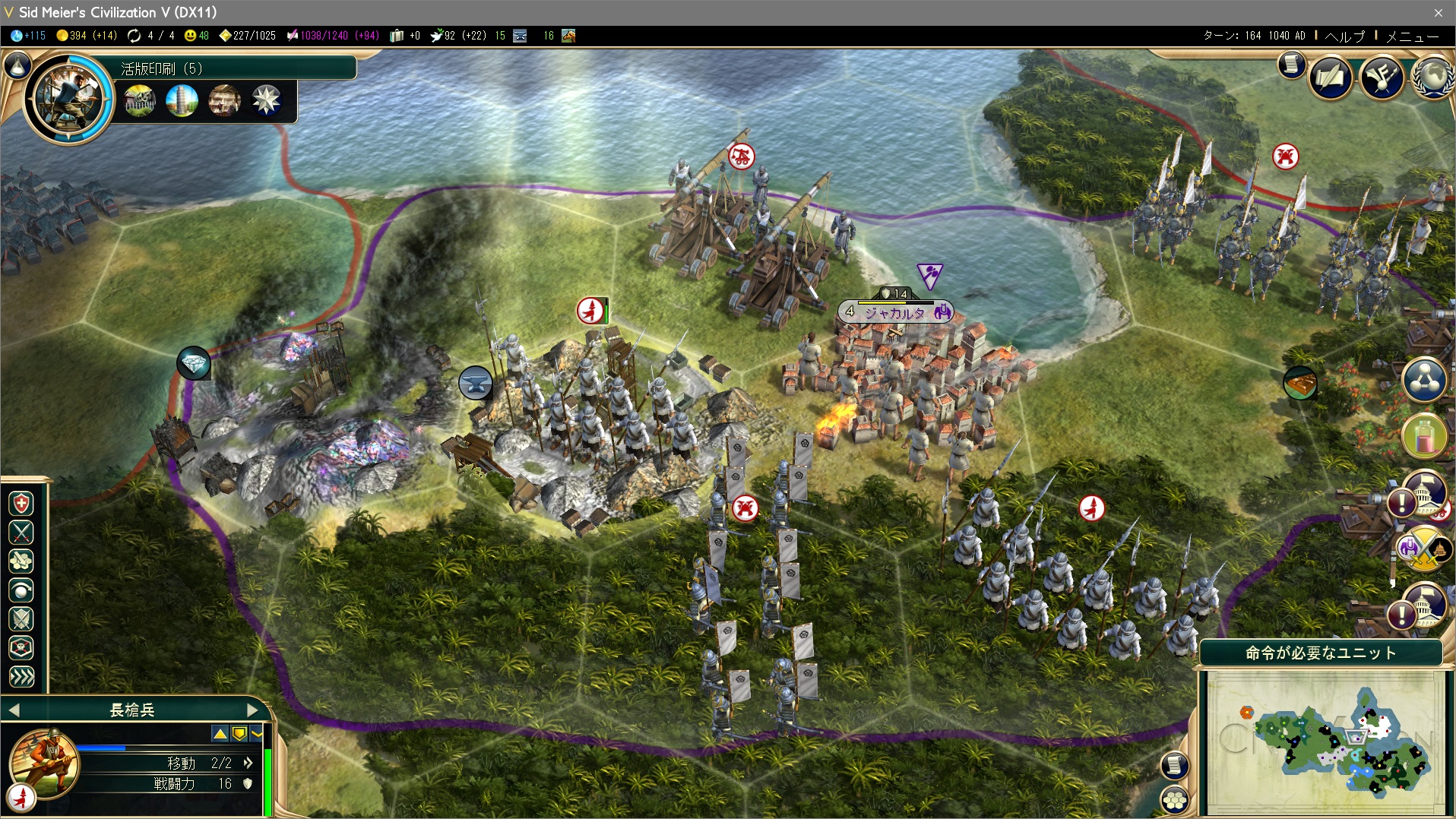The image size is (1456, 819).
Task: Click the triple-chevron skip turn action
Action: click(x=21, y=677)
